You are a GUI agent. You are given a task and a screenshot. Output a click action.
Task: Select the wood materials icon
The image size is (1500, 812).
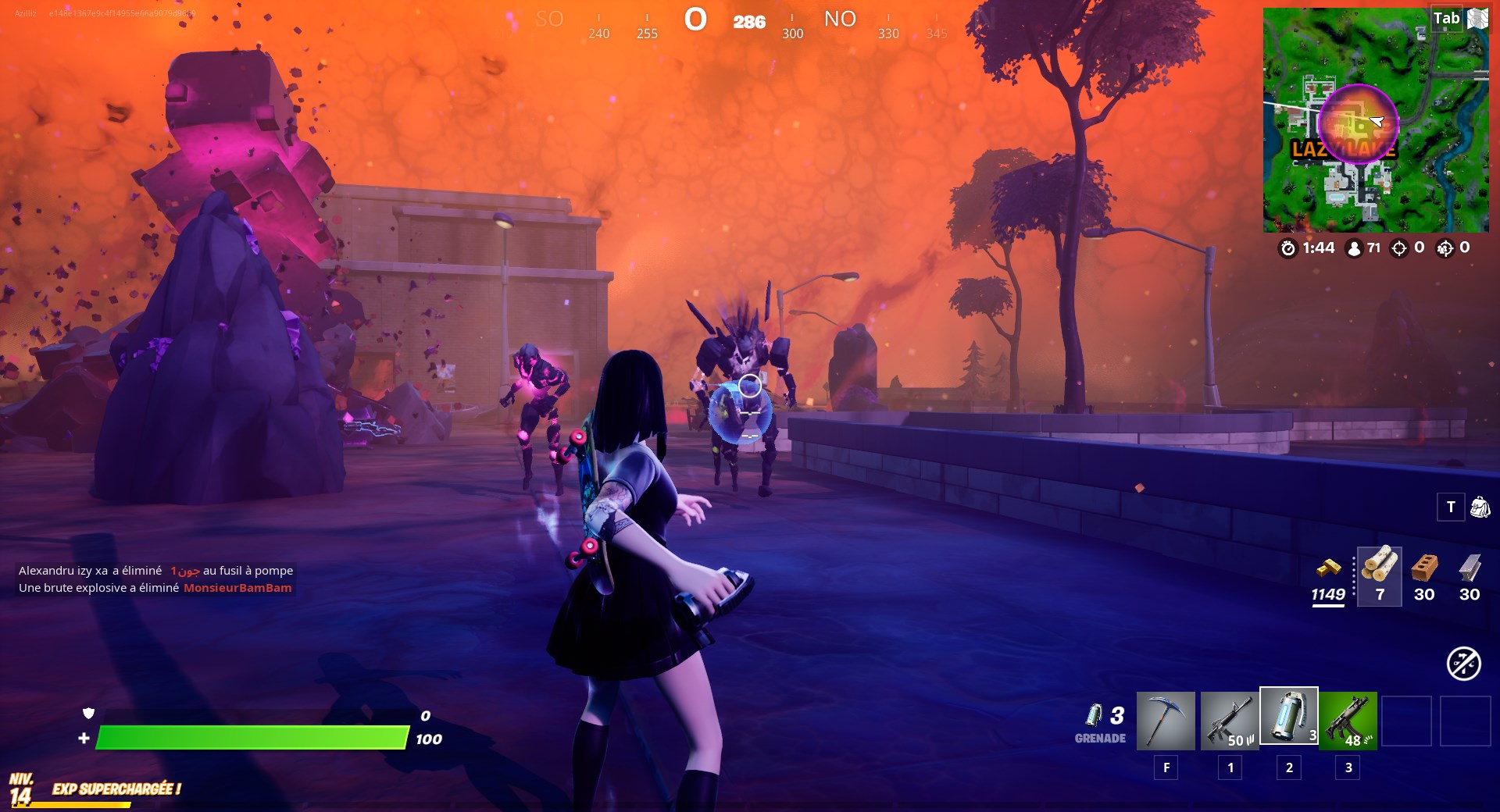click(x=1379, y=572)
